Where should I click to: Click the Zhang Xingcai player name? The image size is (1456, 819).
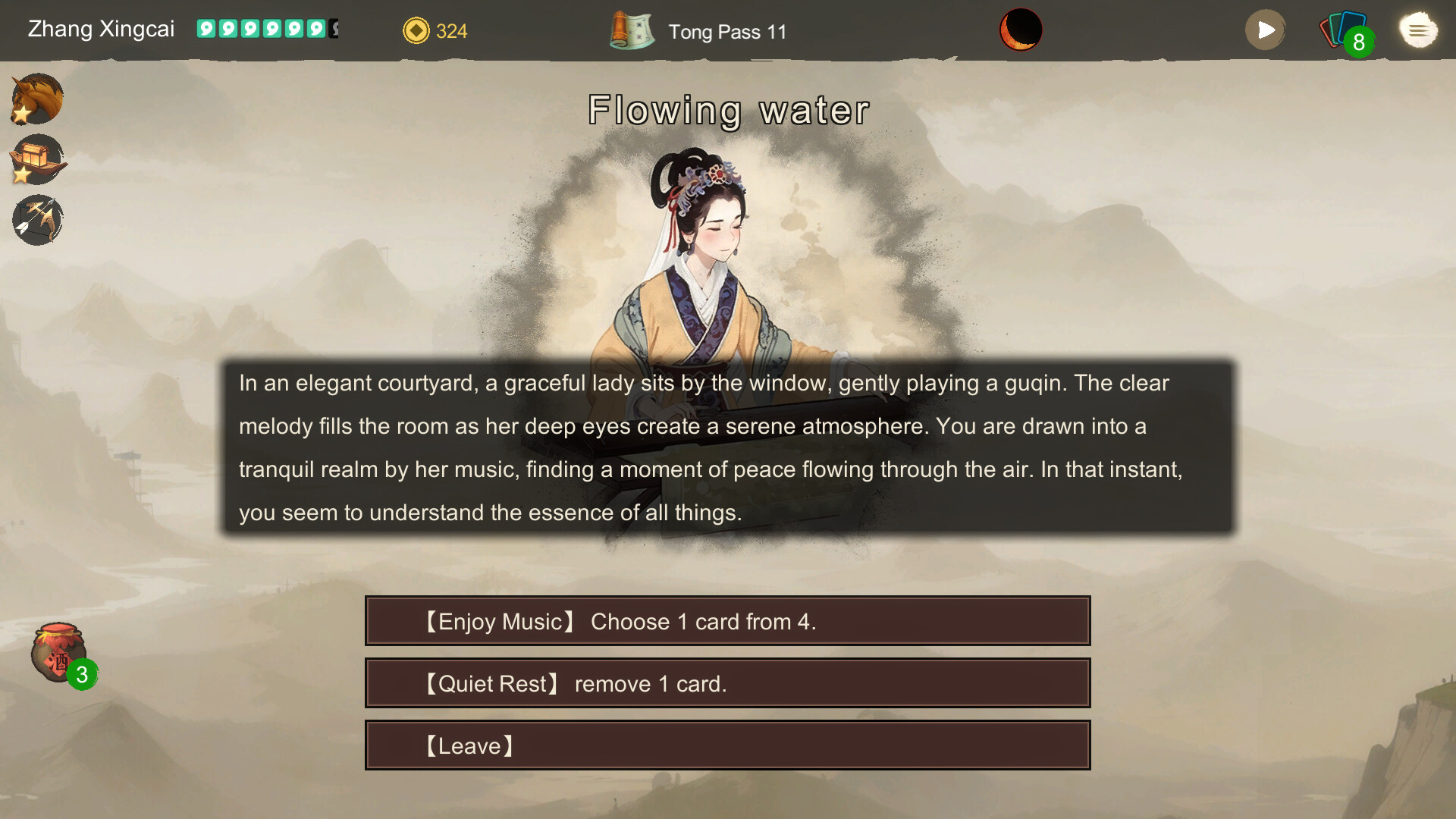coord(101,29)
